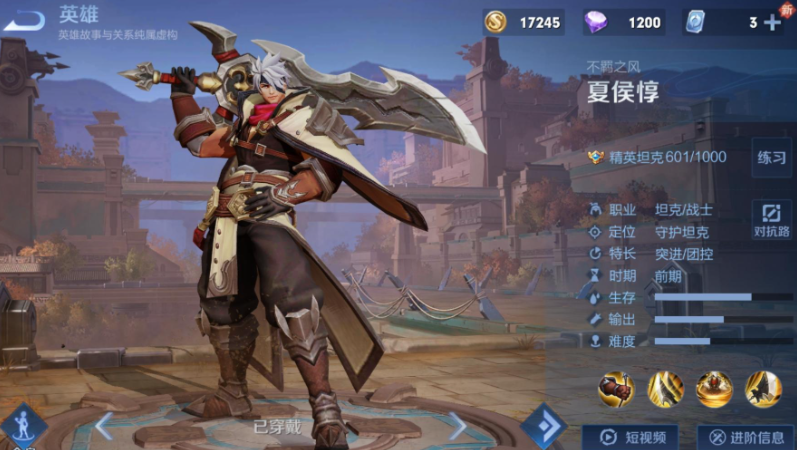Show the previous skin with the left arrow
The height and width of the screenshot is (450, 797).
pyautogui.click(x=104, y=426)
